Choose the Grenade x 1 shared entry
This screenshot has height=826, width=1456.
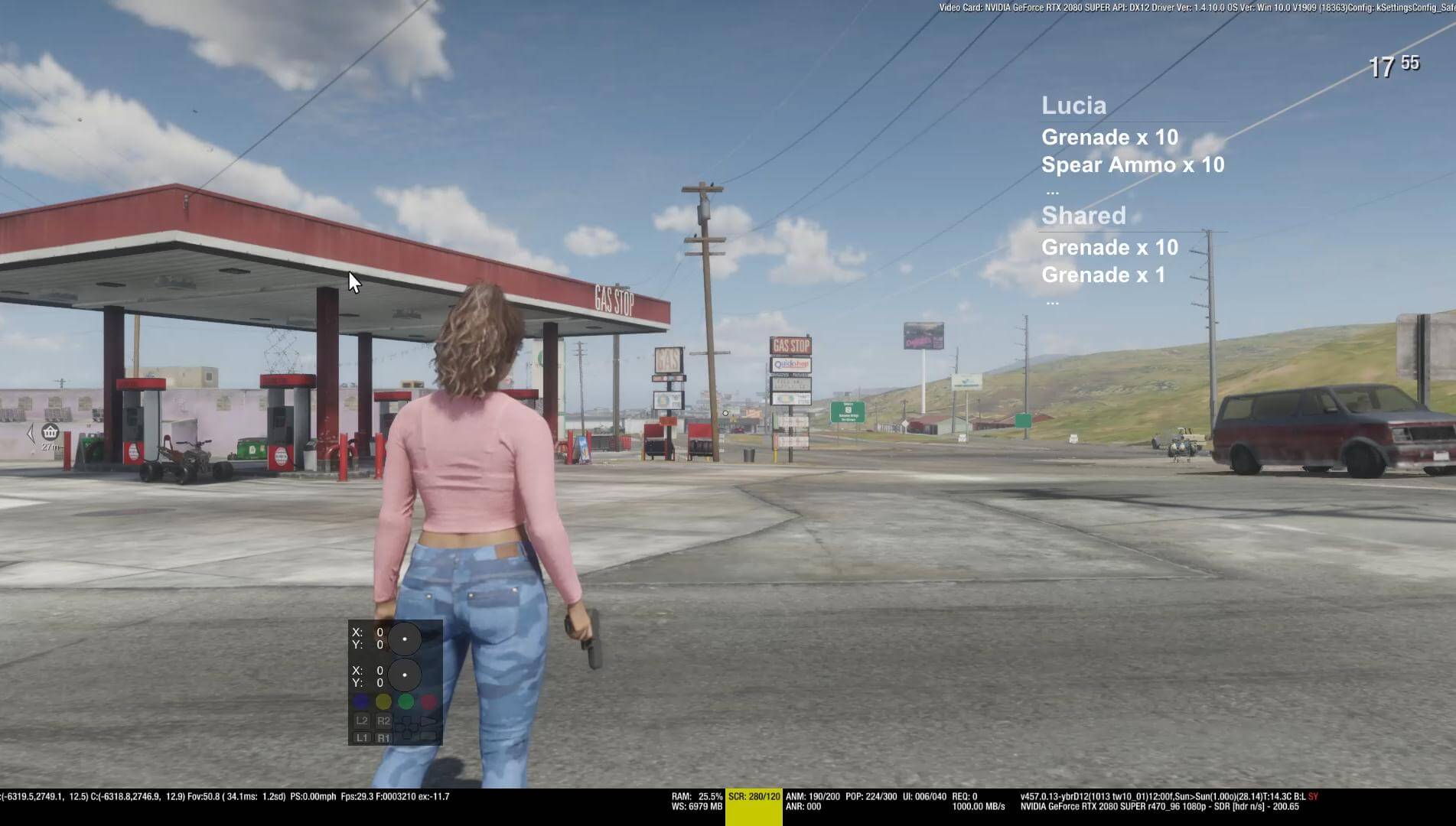1103,275
